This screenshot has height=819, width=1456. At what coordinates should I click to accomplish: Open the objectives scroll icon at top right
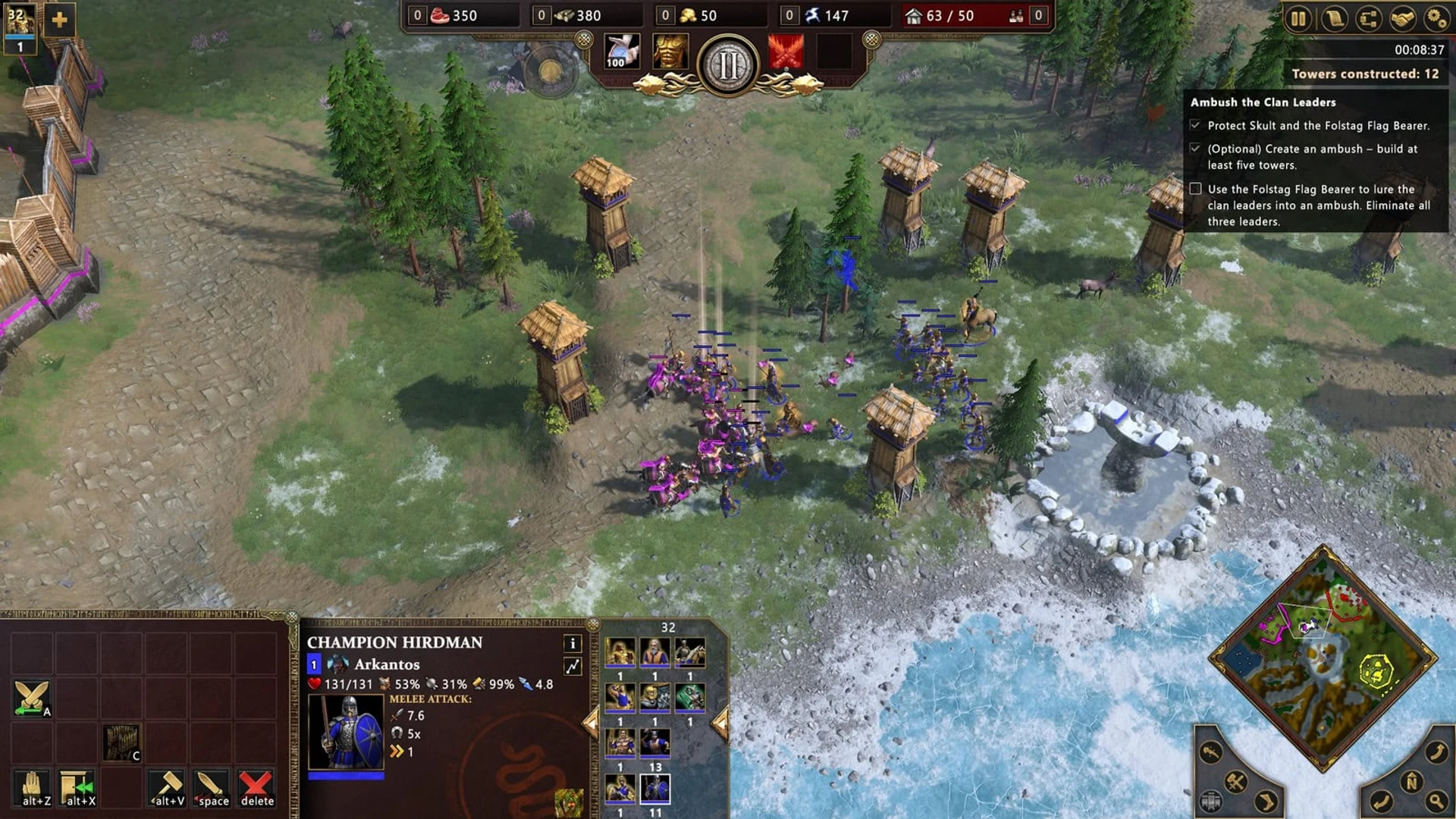tap(1334, 18)
